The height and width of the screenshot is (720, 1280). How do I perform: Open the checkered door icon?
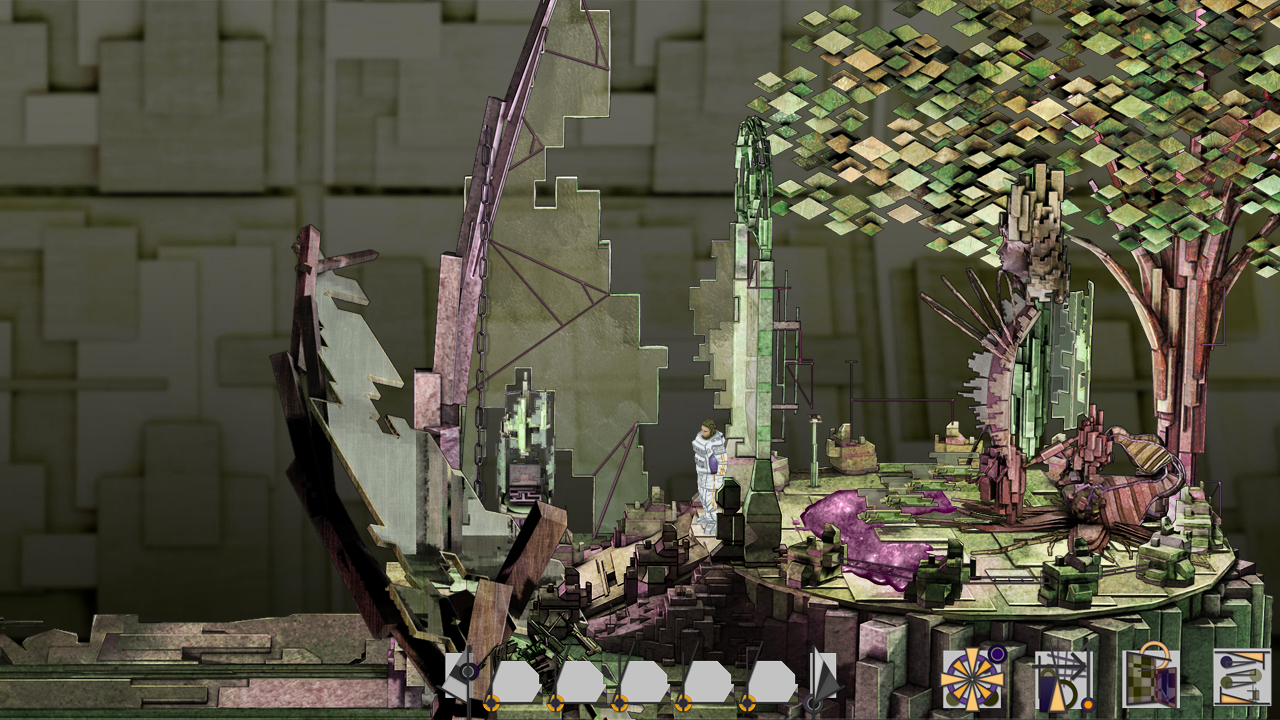pyautogui.click(x=1151, y=679)
